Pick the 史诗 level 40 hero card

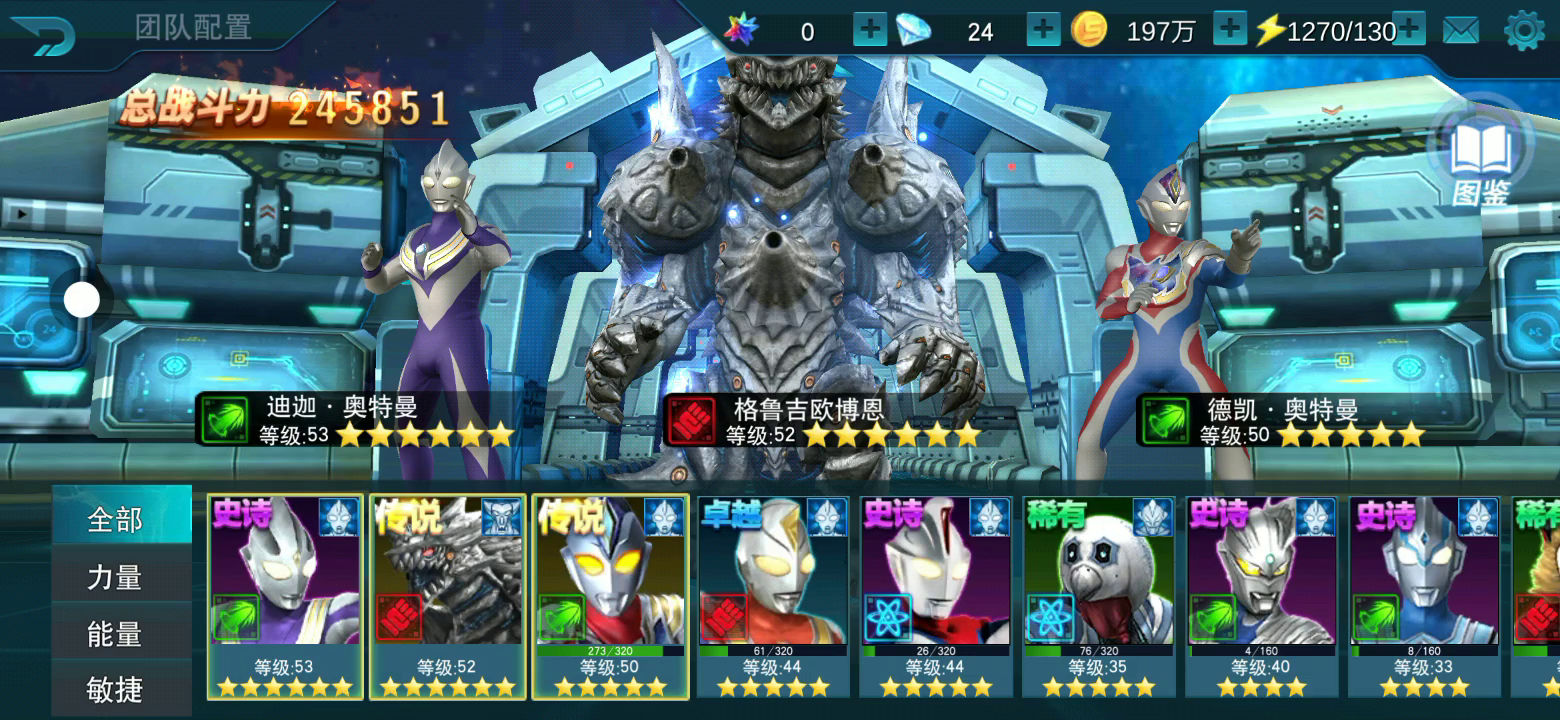click(1261, 596)
